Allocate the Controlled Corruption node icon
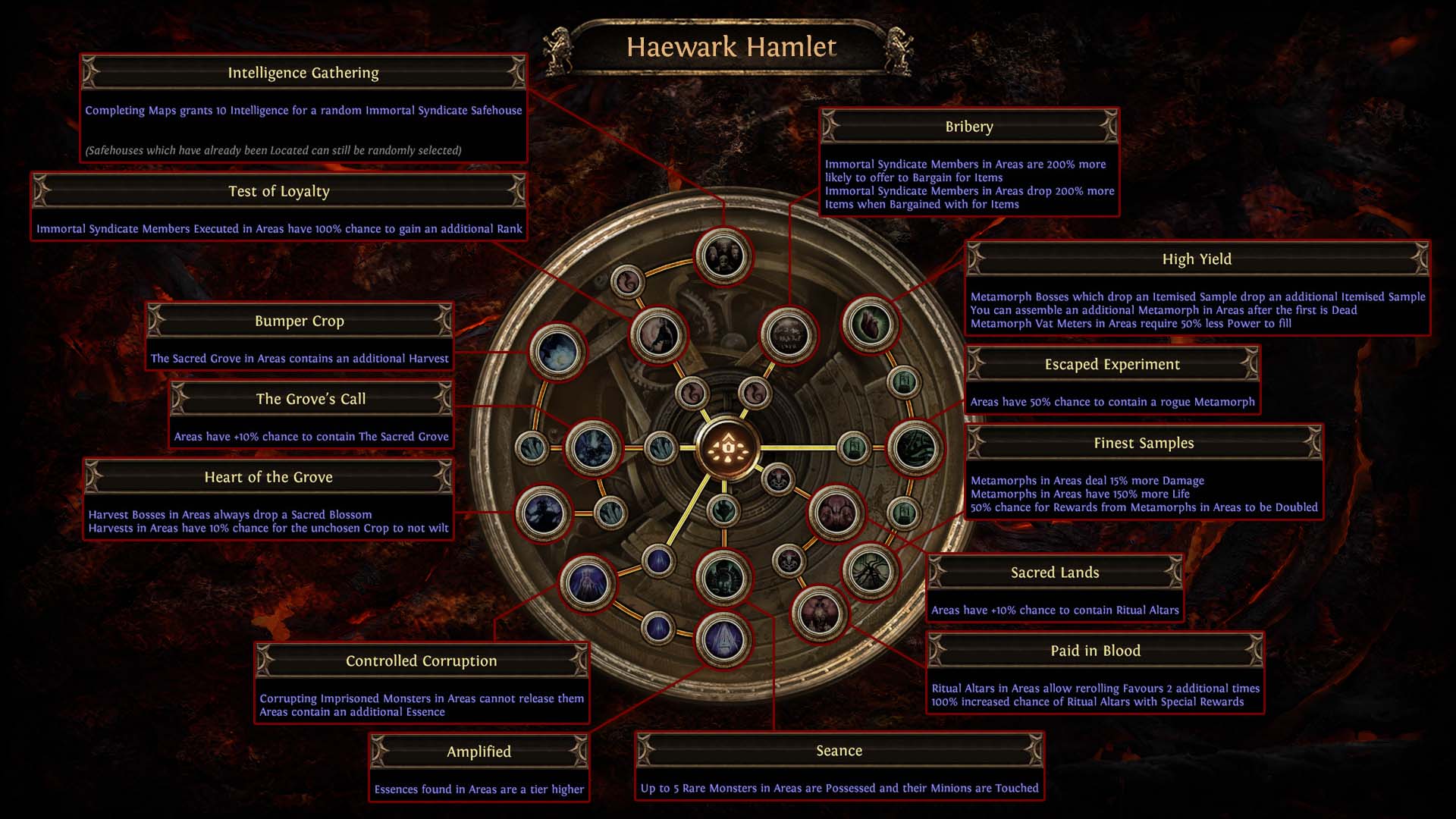This screenshot has width=1456, height=819. 588,582
